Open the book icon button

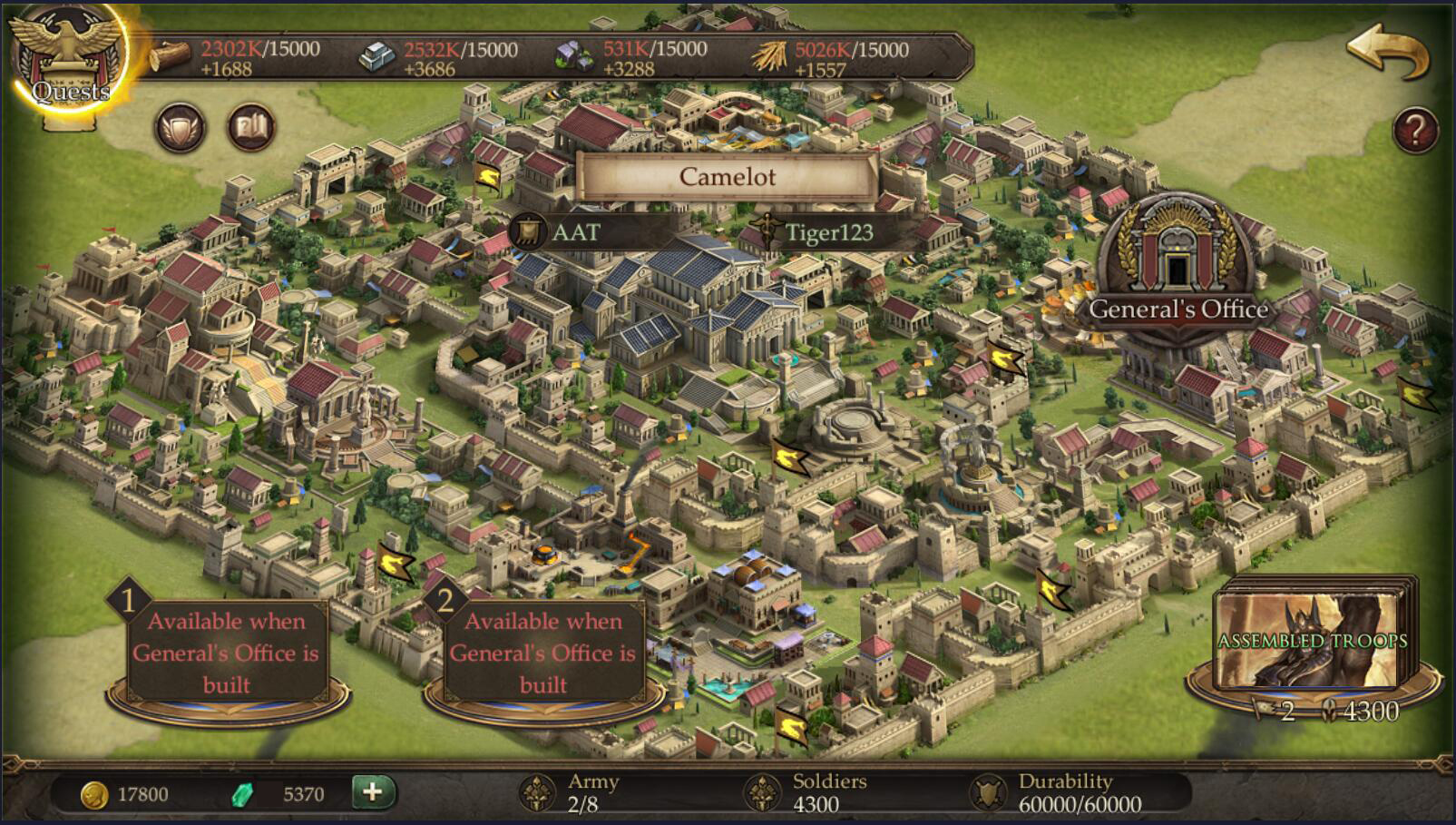[250, 128]
